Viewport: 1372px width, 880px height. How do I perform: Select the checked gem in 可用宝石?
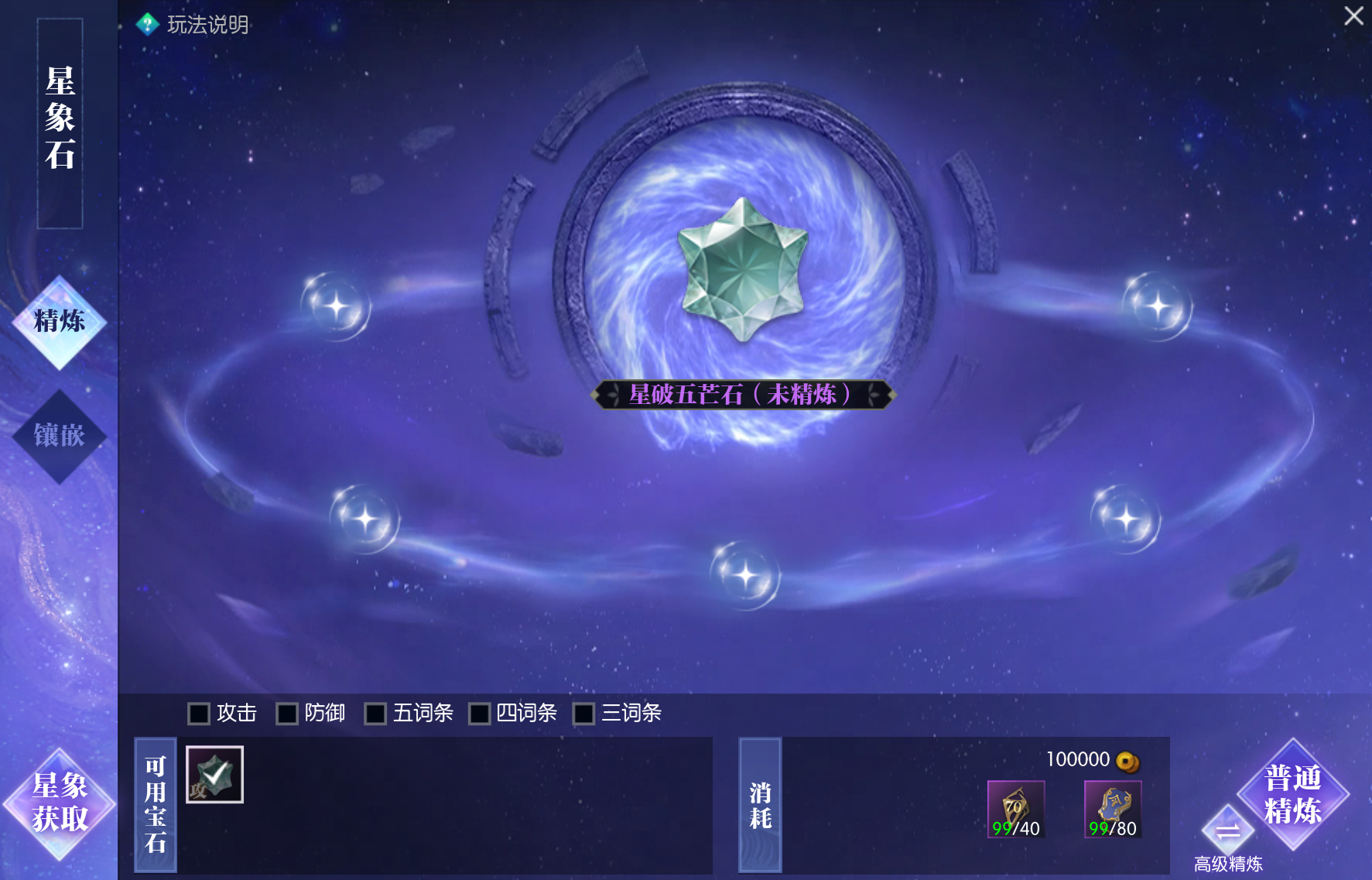214,775
